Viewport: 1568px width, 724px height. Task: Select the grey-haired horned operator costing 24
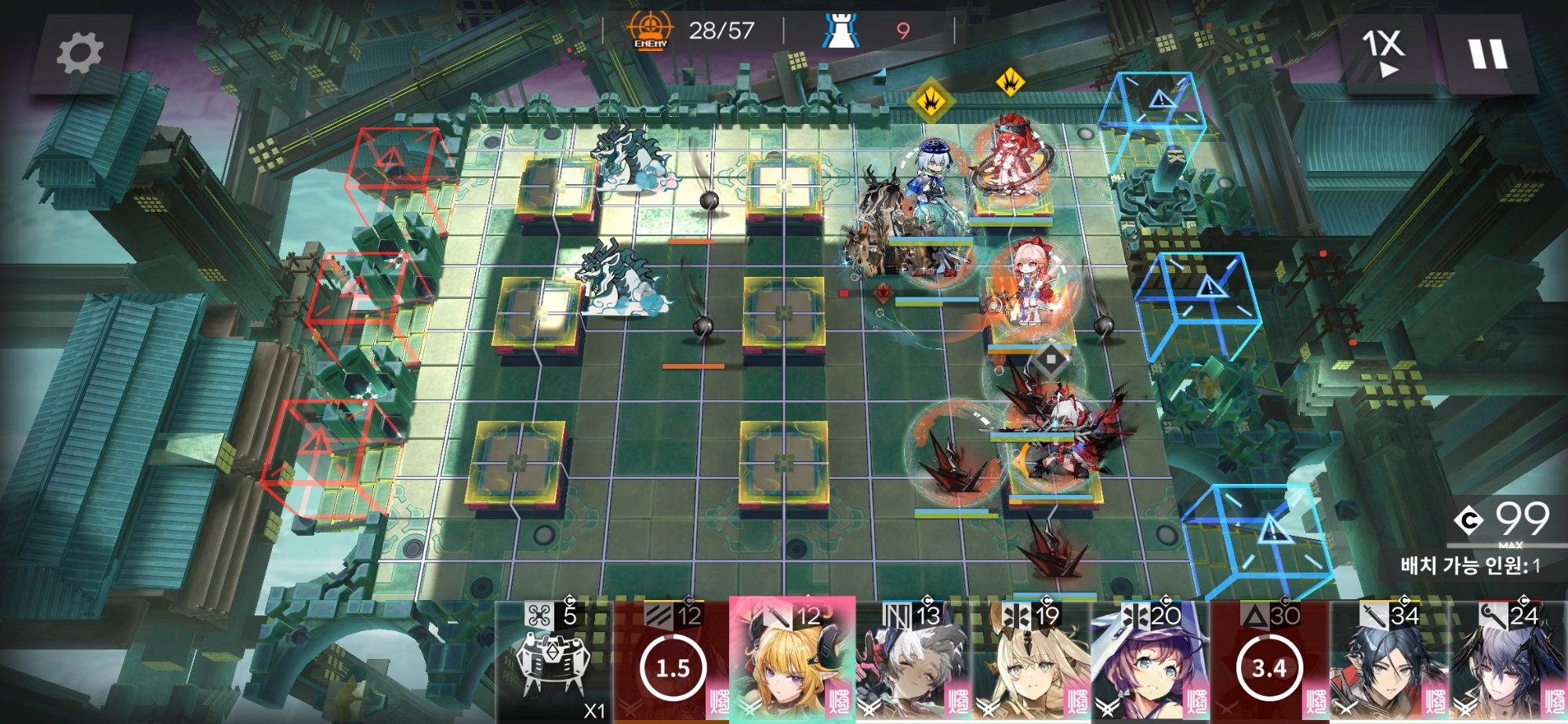(1508, 663)
